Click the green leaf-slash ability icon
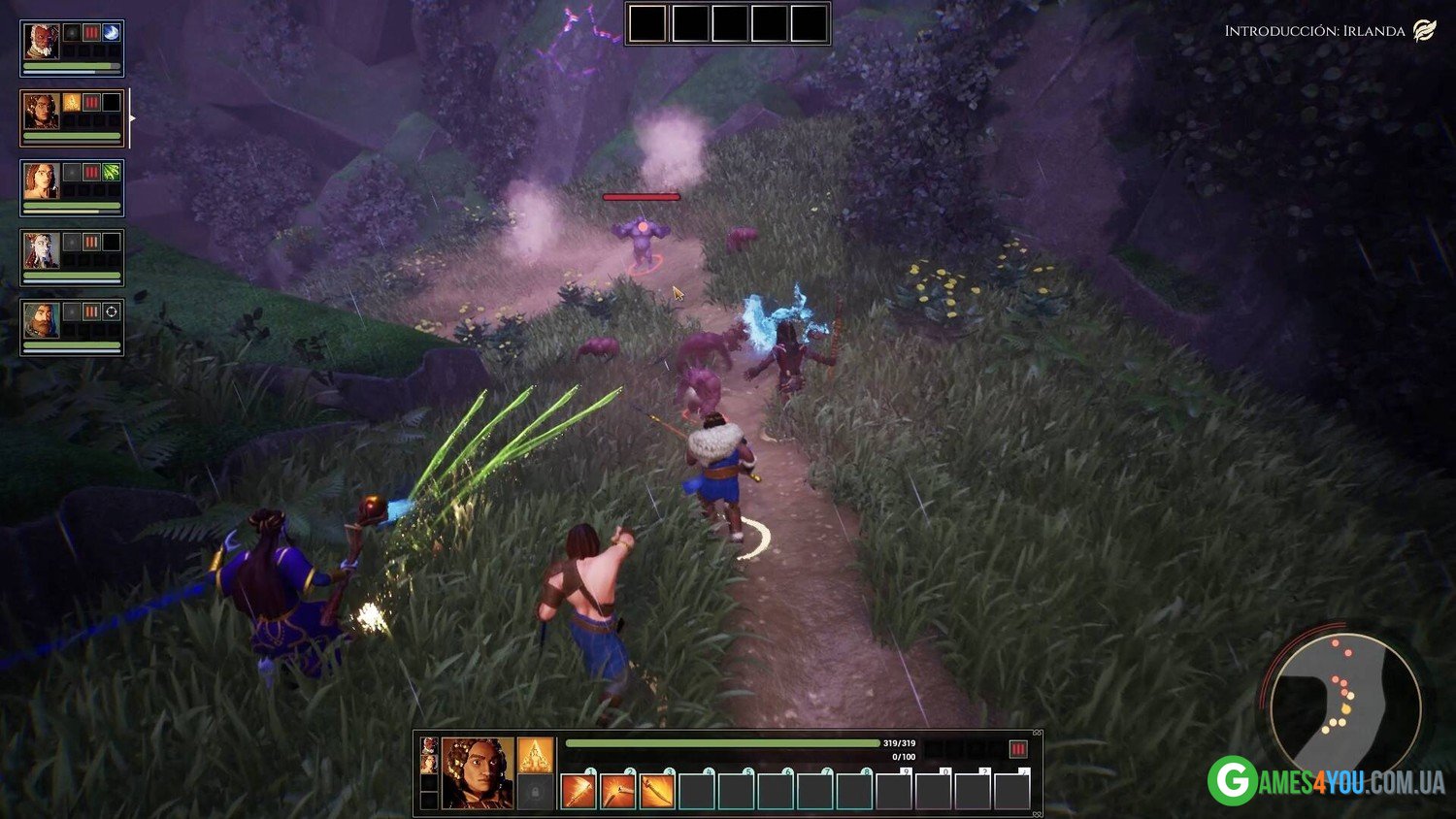 112,173
